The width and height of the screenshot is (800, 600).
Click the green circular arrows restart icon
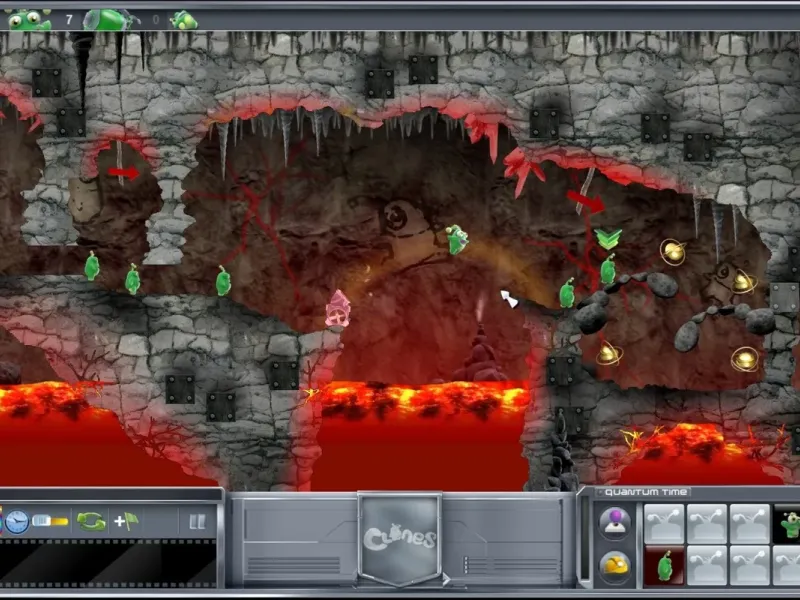click(x=91, y=521)
